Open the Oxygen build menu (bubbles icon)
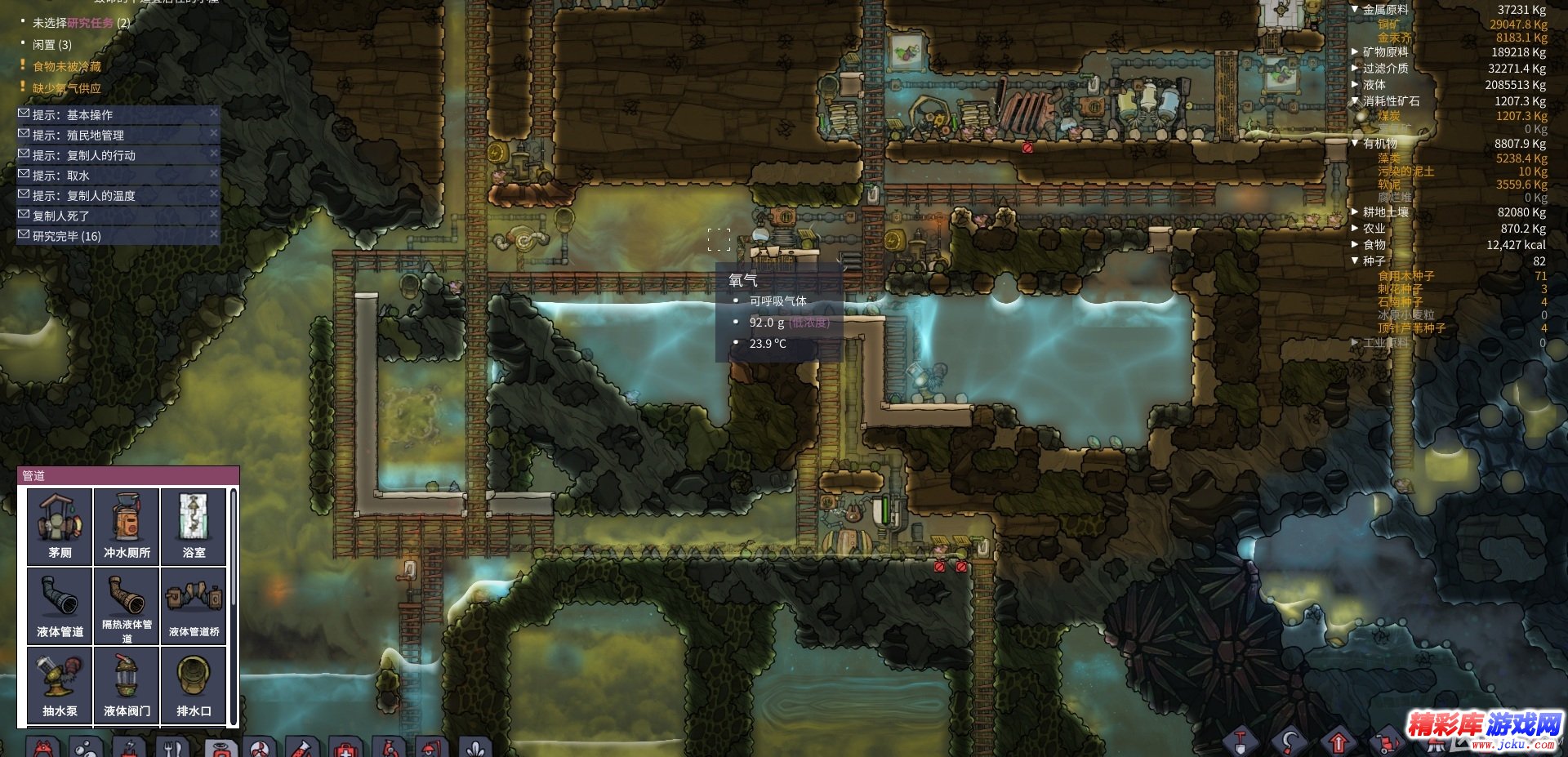1568x757 pixels. click(x=86, y=746)
